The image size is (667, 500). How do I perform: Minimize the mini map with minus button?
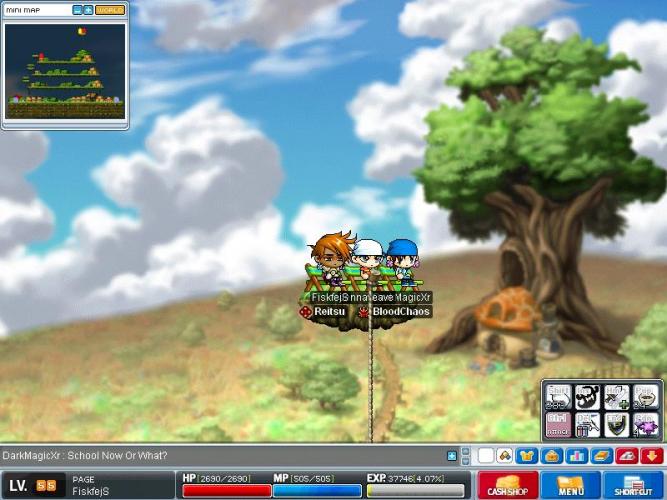[77, 10]
